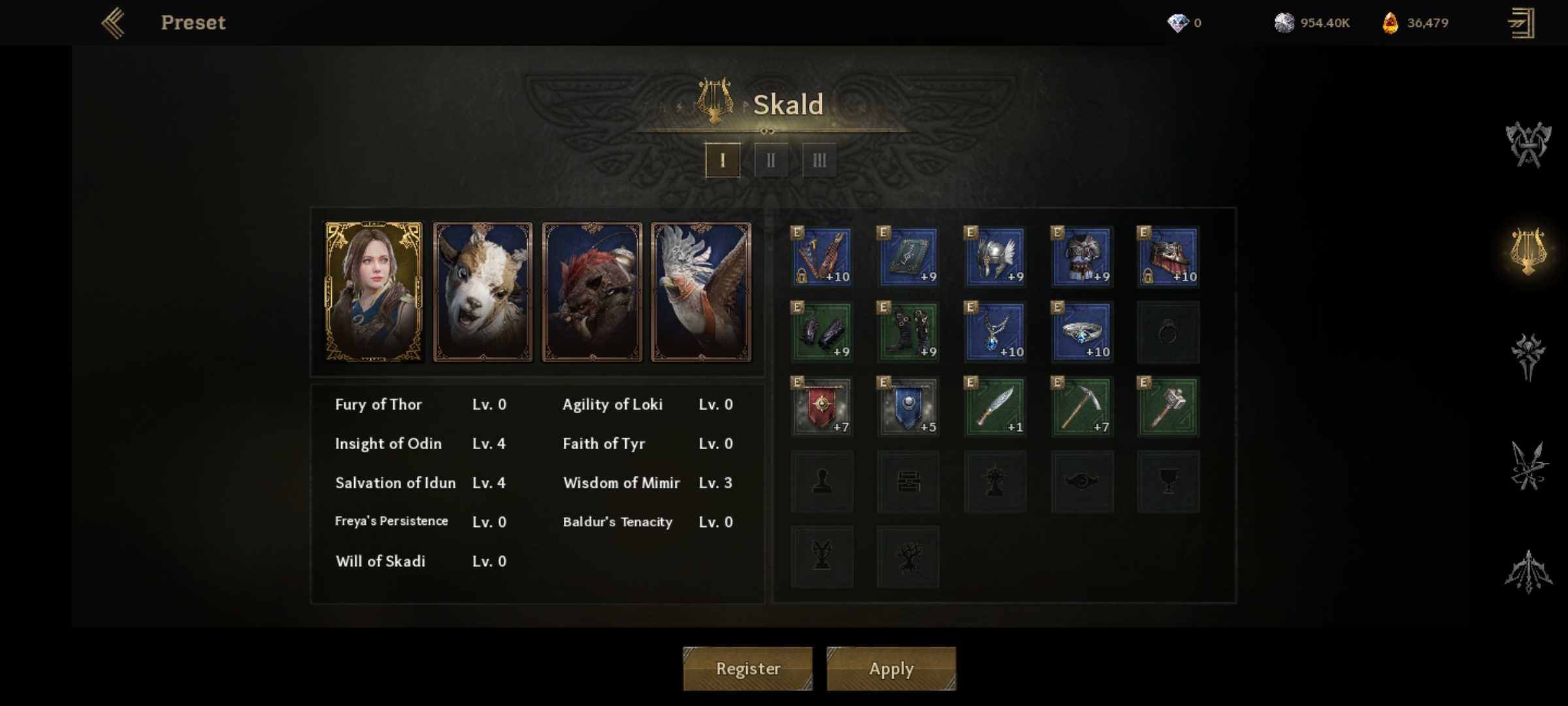Select the hammer tool slot
1568x706 pixels.
coord(1168,407)
